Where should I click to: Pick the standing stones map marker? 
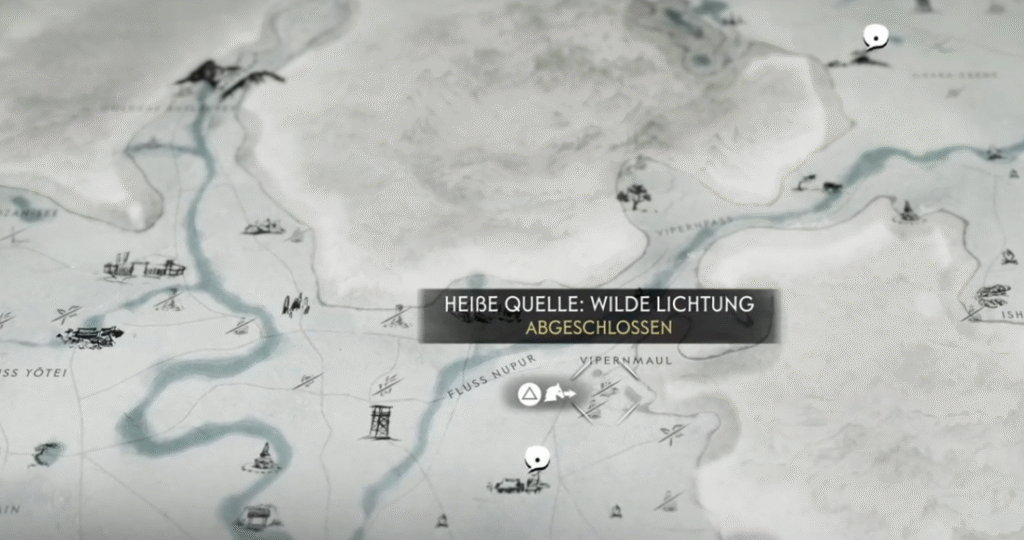coord(294,304)
